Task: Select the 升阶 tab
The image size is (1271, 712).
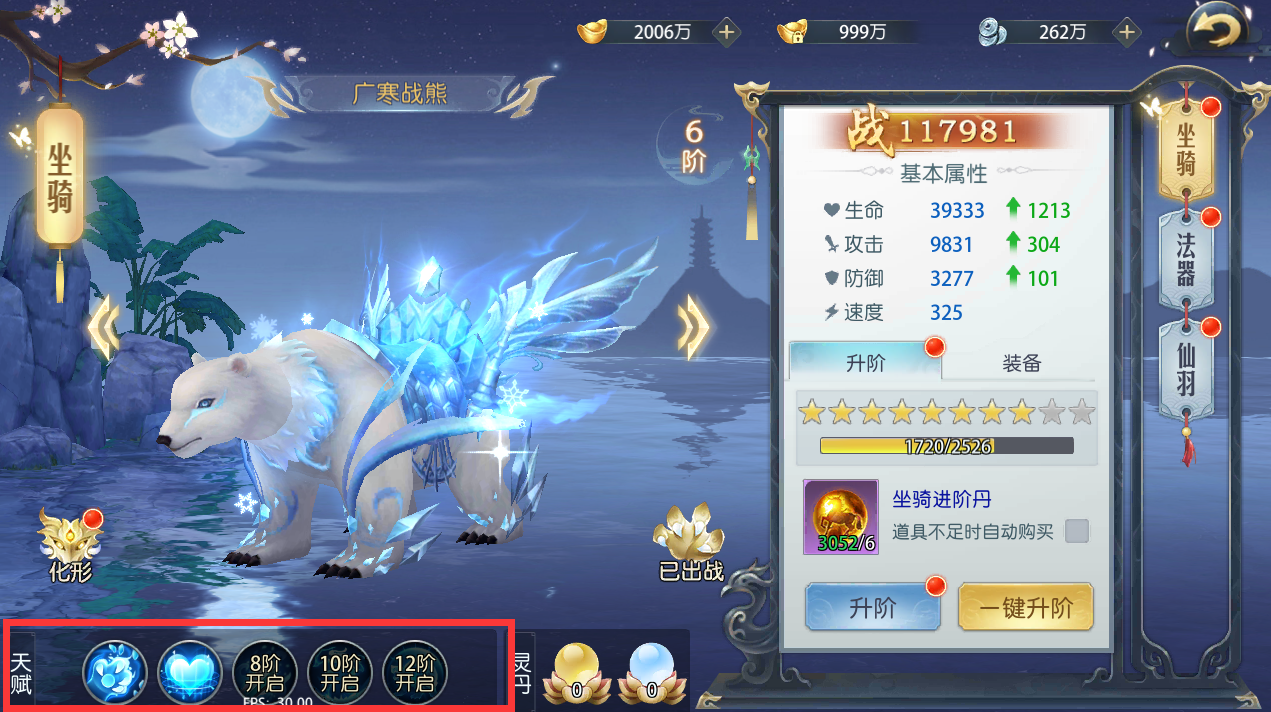Action: tap(865, 362)
